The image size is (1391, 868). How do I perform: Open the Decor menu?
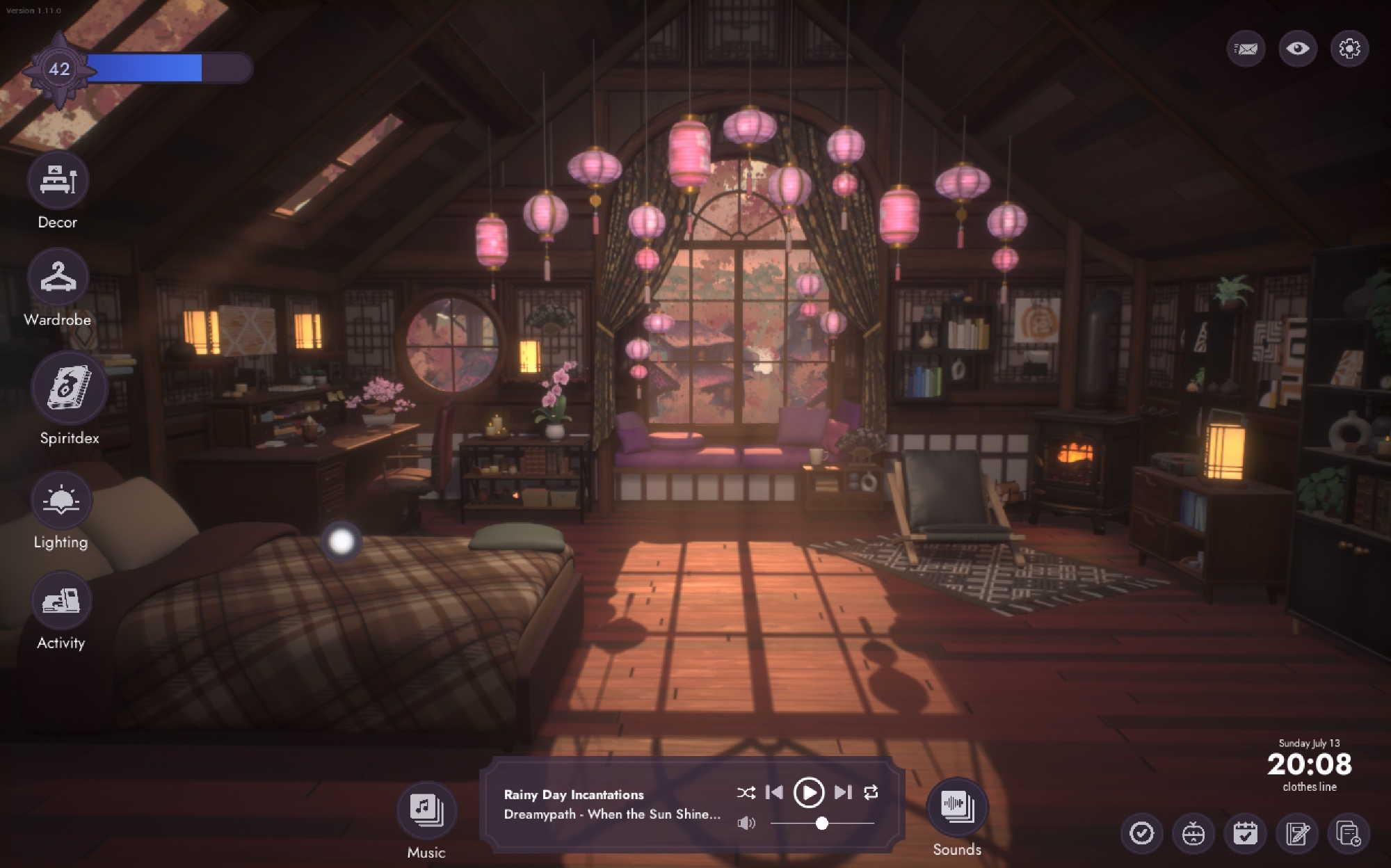coord(58,179)
